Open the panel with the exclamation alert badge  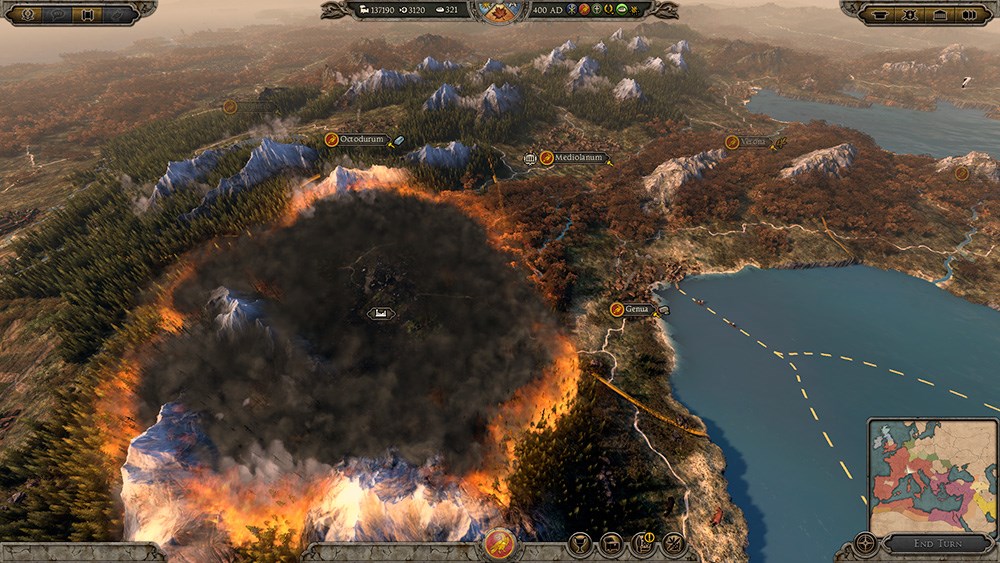click(x=643, y=544)
